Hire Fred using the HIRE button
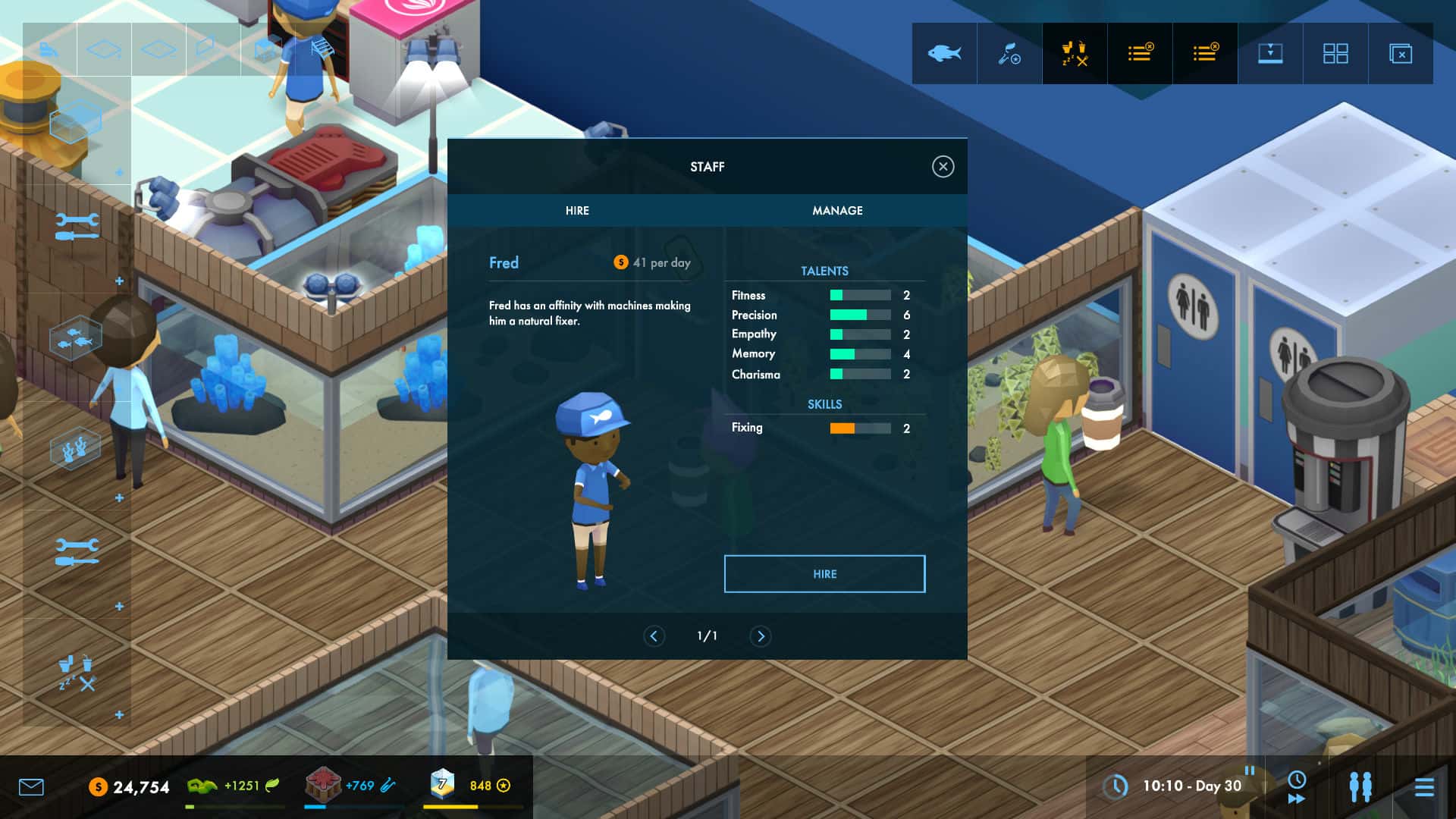The height and width of the screenshot is (819, 1456). [824, 574]
